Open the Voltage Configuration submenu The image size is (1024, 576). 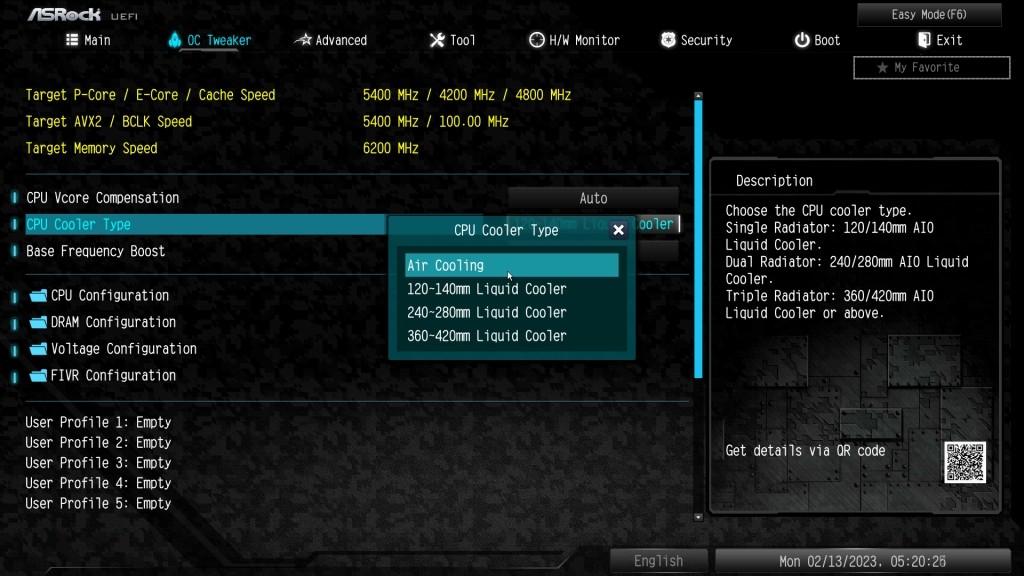[123, 348]
